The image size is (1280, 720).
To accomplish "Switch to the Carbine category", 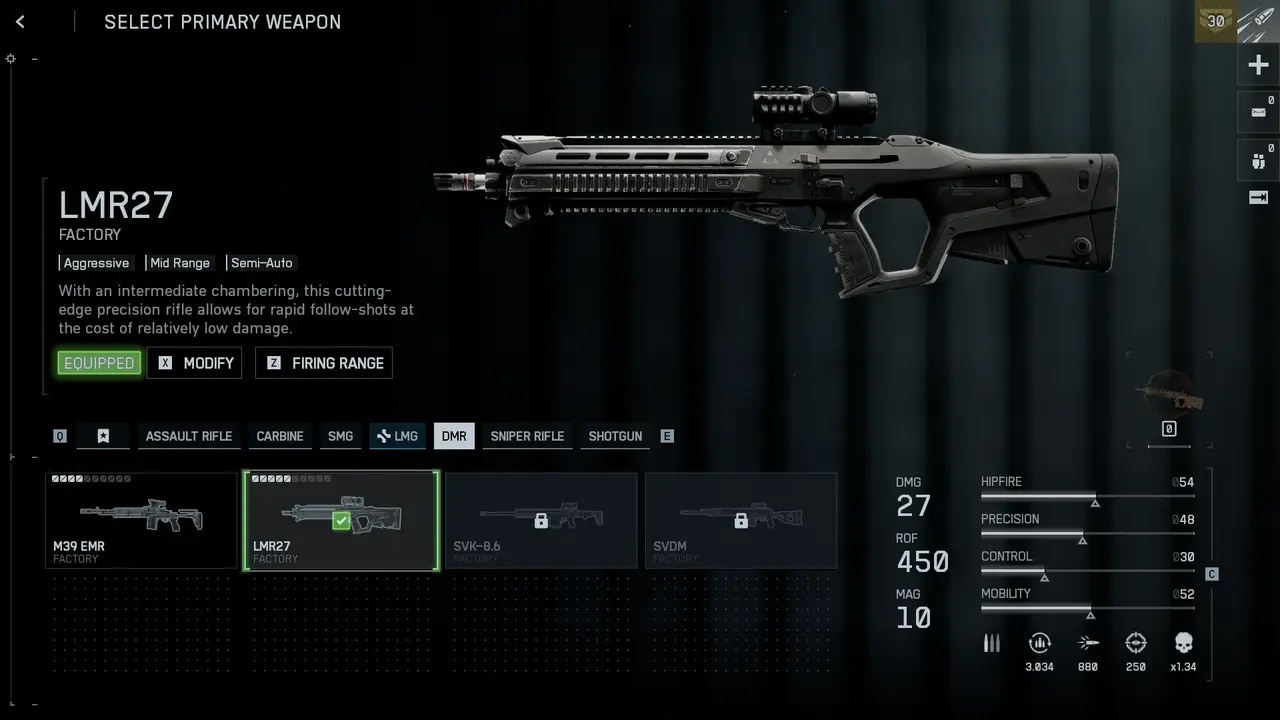I will tap(280, 436).
